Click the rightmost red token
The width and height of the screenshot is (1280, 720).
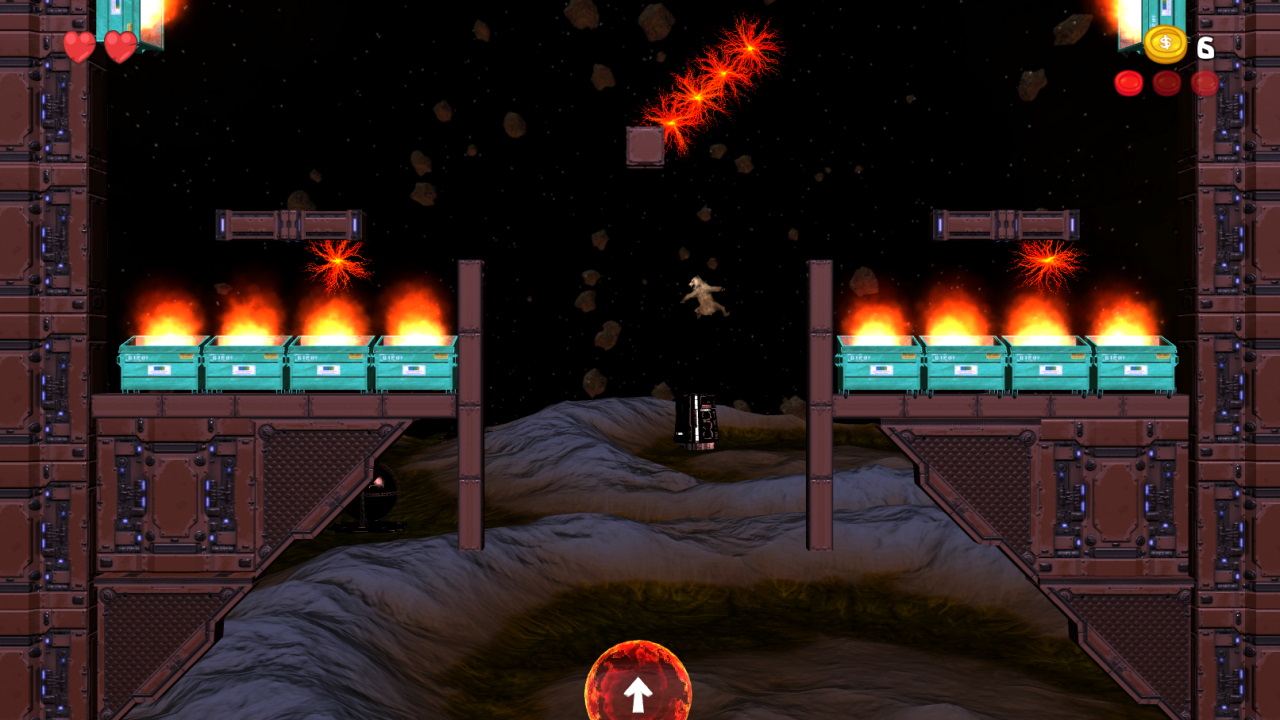click(1204, 83)
